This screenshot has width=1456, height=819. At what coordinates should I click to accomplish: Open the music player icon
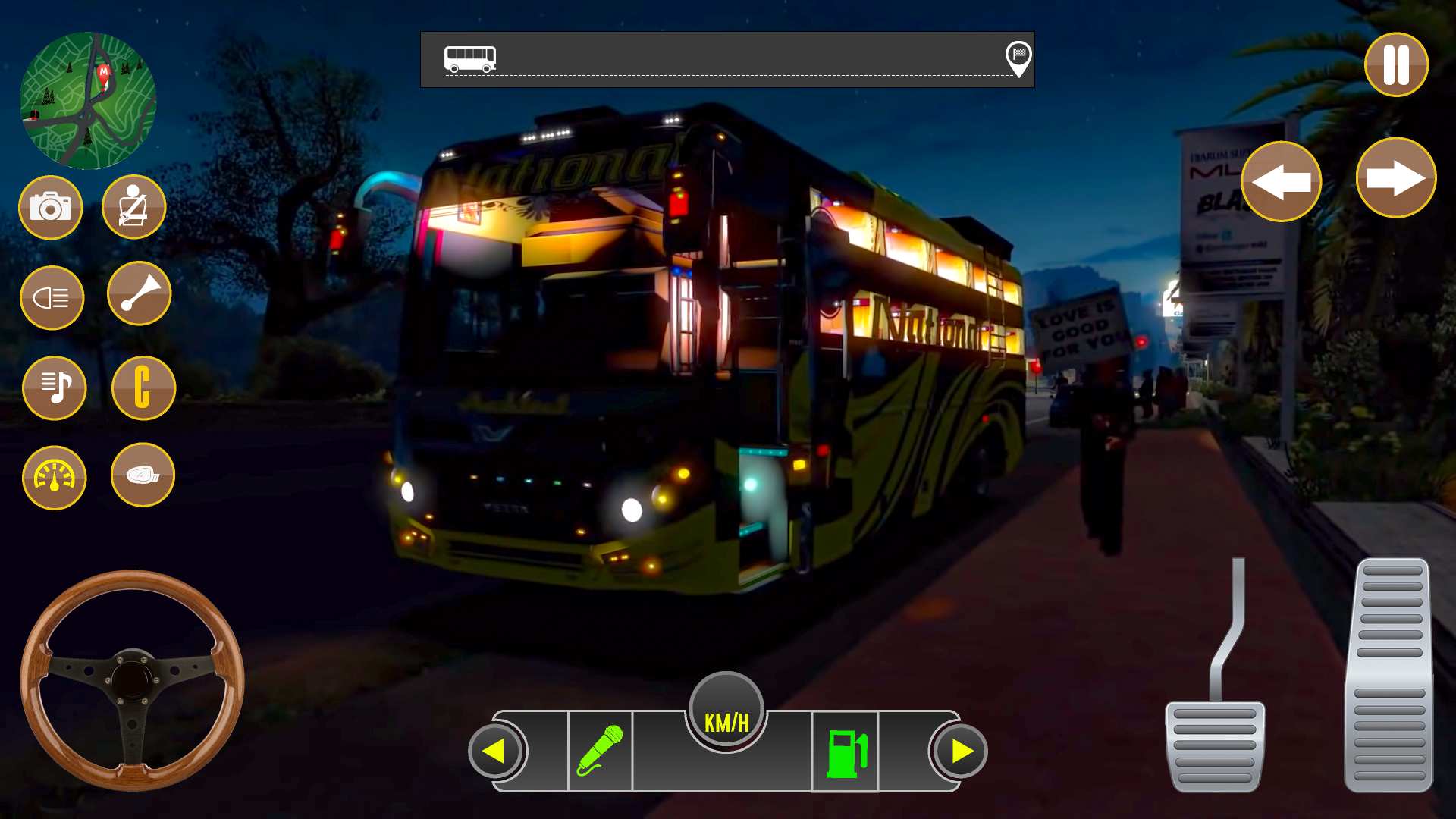coord(54,388)
